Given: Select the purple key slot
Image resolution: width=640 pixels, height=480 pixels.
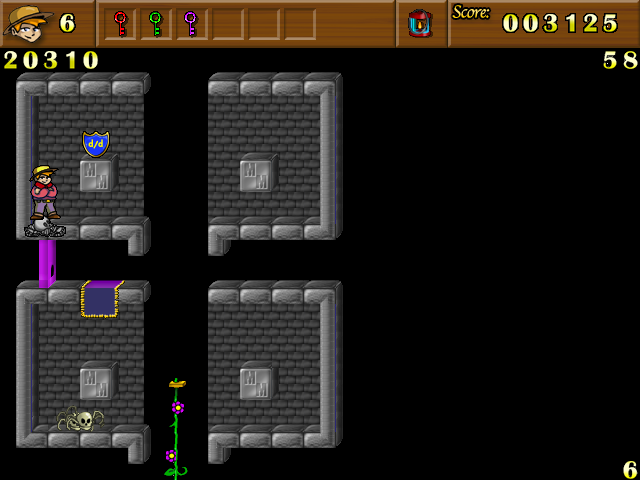Looking at the screenshot, I should point(190,23).
